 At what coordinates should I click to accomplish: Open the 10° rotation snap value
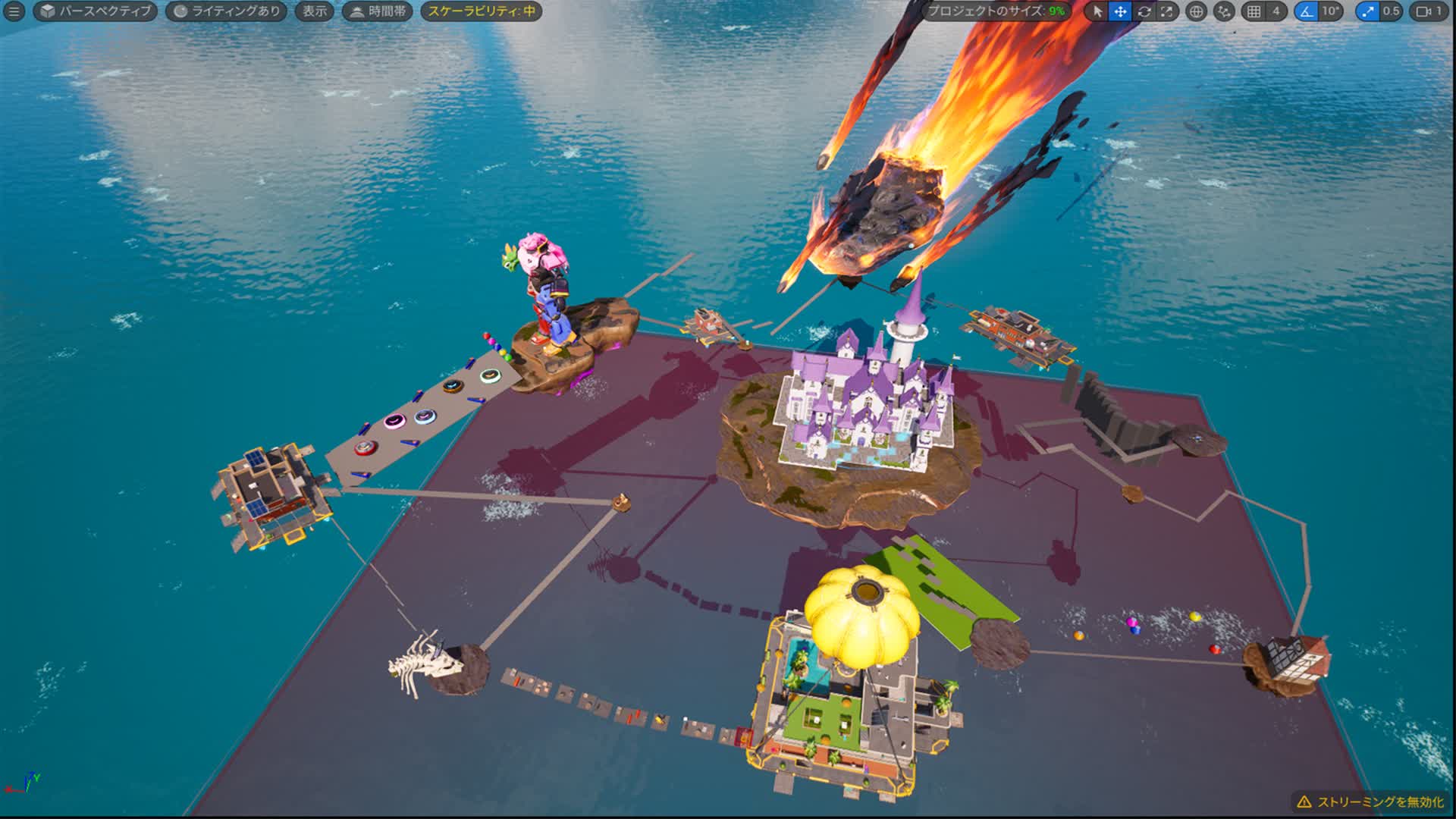pyautogui.click(x=1331, y=11)
